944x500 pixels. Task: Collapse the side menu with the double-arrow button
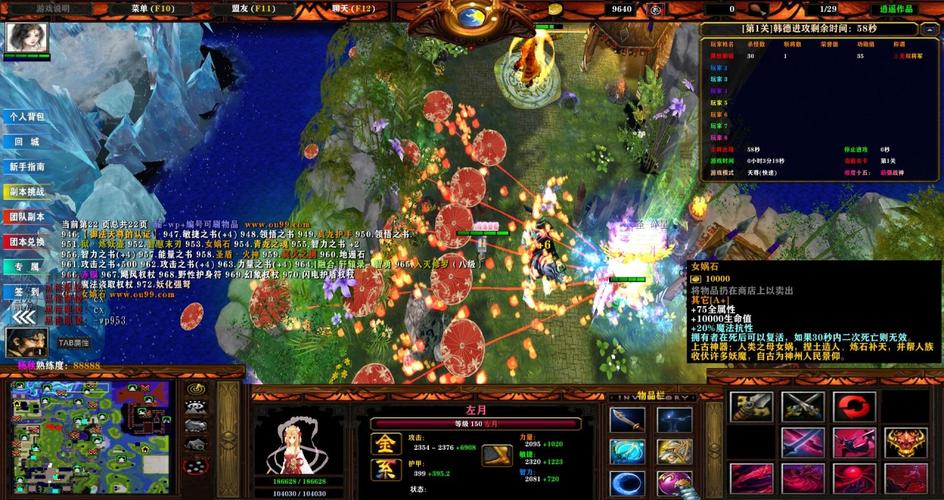tap(24, 317)
